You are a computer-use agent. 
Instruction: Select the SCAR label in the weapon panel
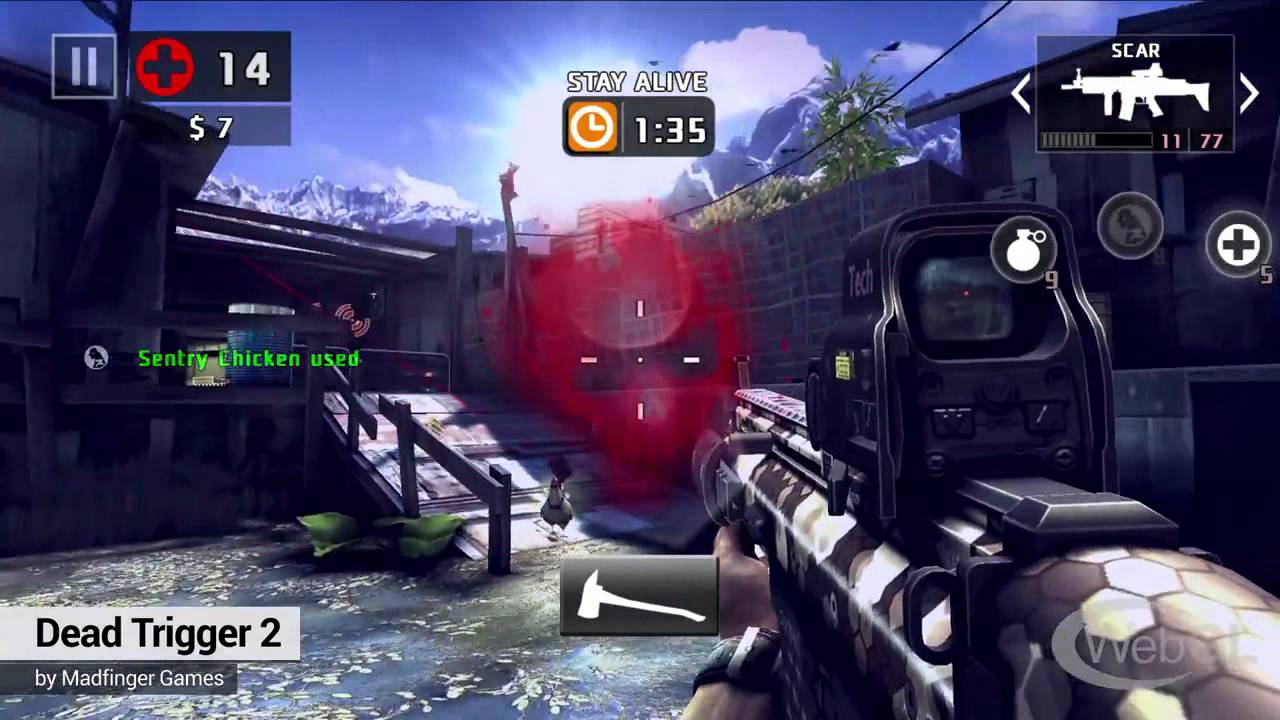tap(1135, 51)
